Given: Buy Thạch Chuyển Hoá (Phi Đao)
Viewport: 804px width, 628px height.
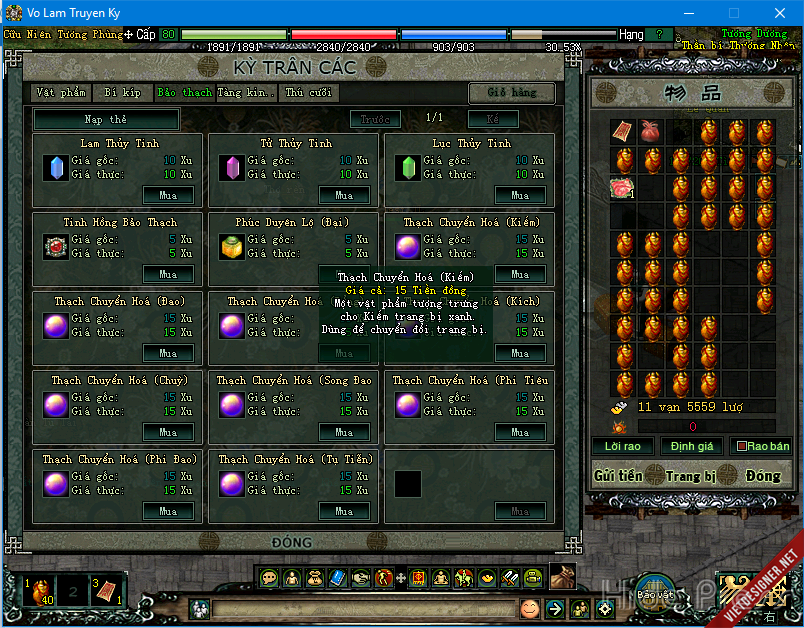Looking at the screenshot, I should [x=168, y=511].
